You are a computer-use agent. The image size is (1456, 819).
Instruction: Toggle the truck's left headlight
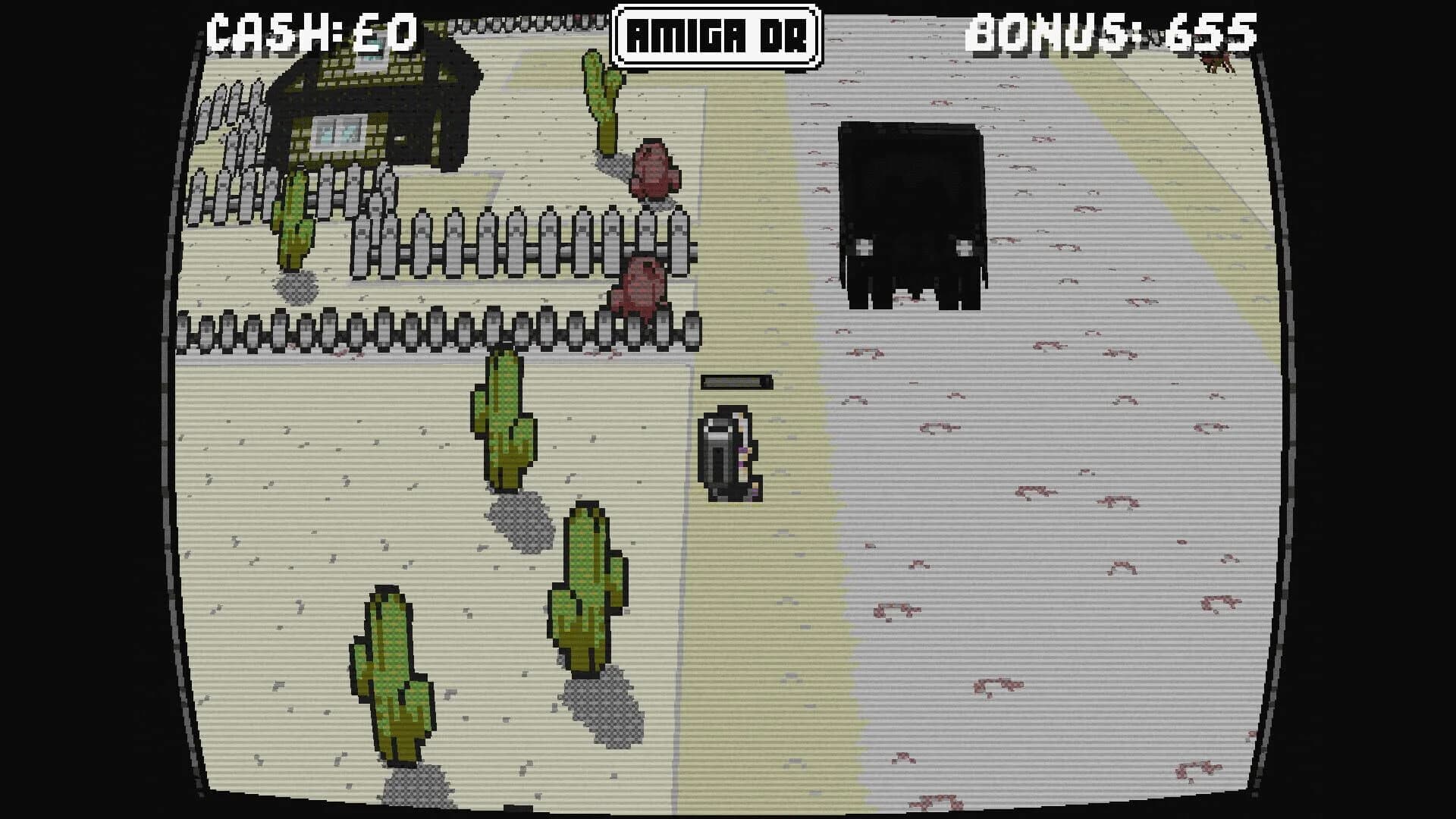click(863, 245)
